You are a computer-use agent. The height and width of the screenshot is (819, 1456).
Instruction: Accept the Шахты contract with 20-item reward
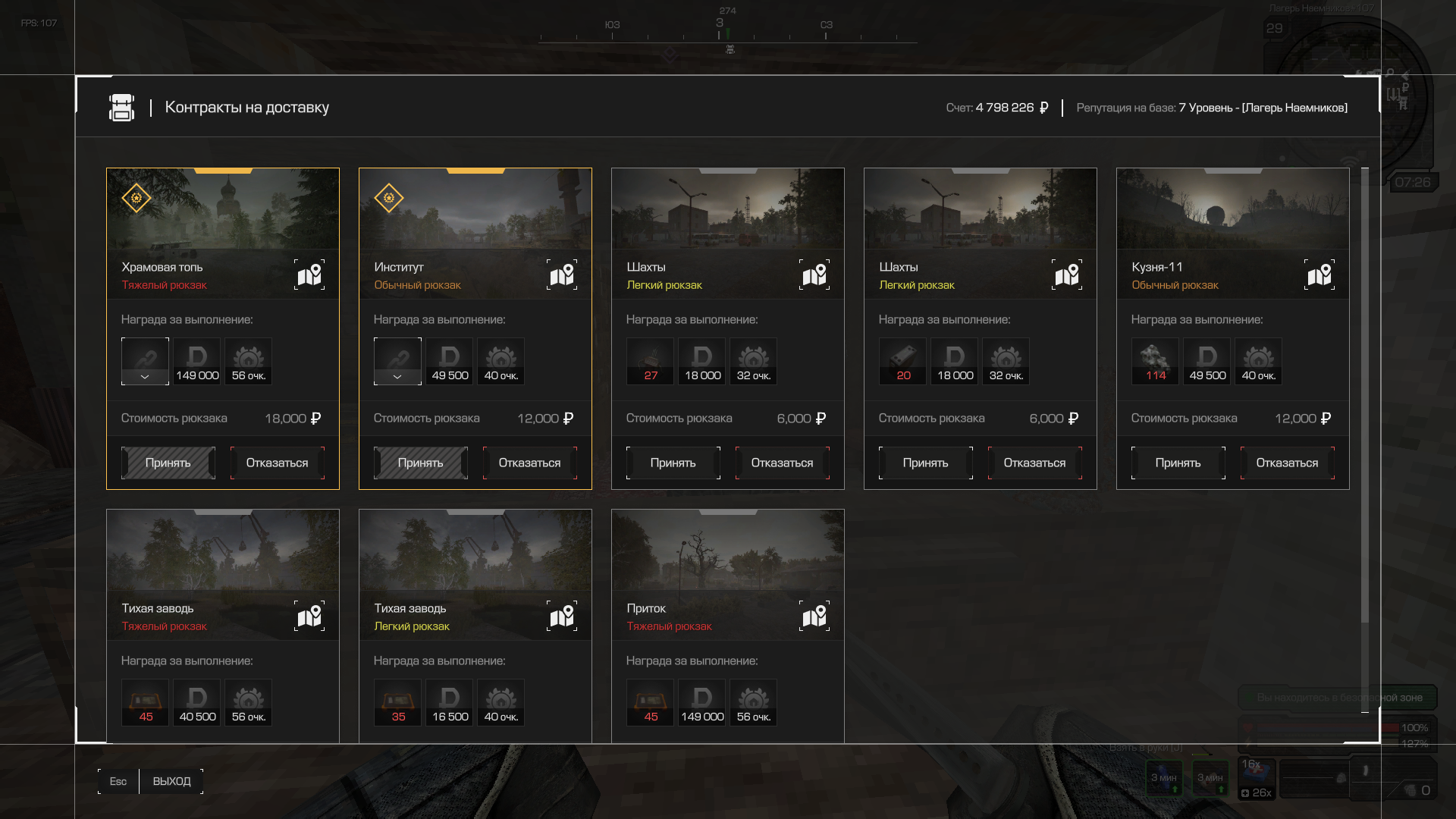(925, 463)
